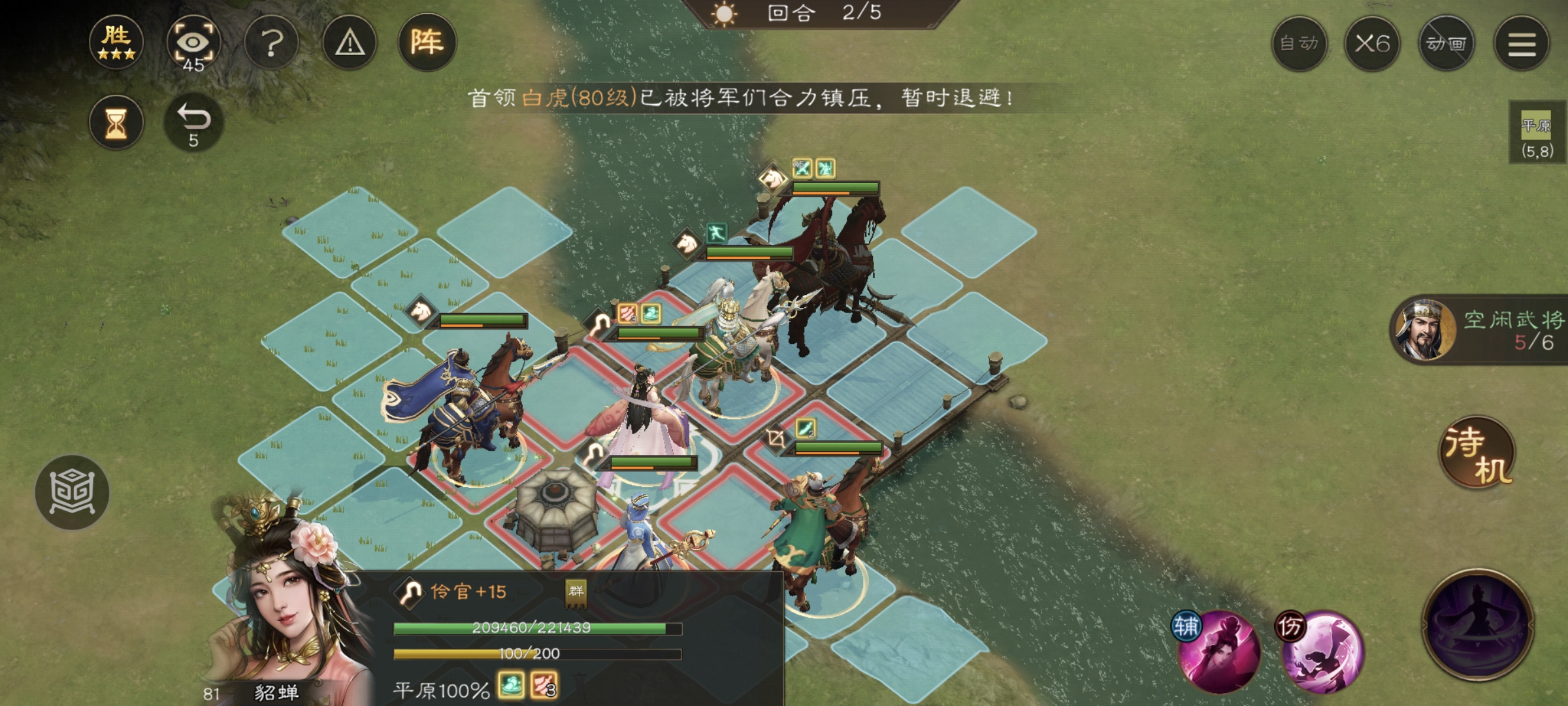This screenshot has height=706, width=1568.
Task: View 胜 three-star victory conditions
Action: coord(116,42)
